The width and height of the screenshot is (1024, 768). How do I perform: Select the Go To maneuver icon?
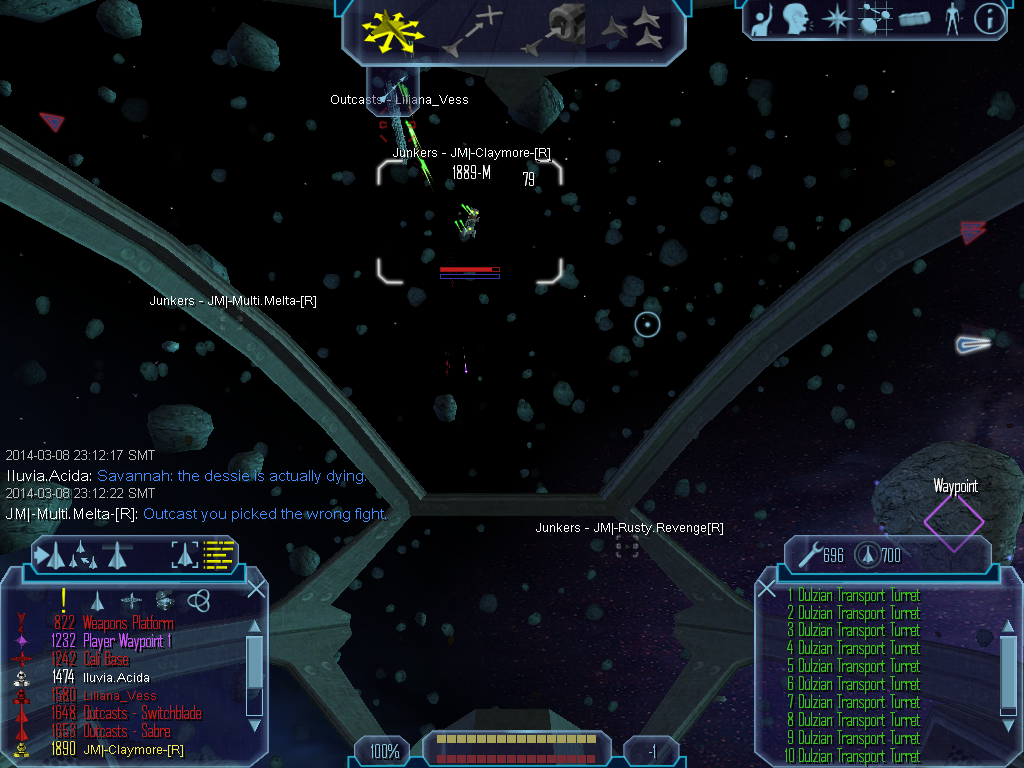click(x=472, y=32)
